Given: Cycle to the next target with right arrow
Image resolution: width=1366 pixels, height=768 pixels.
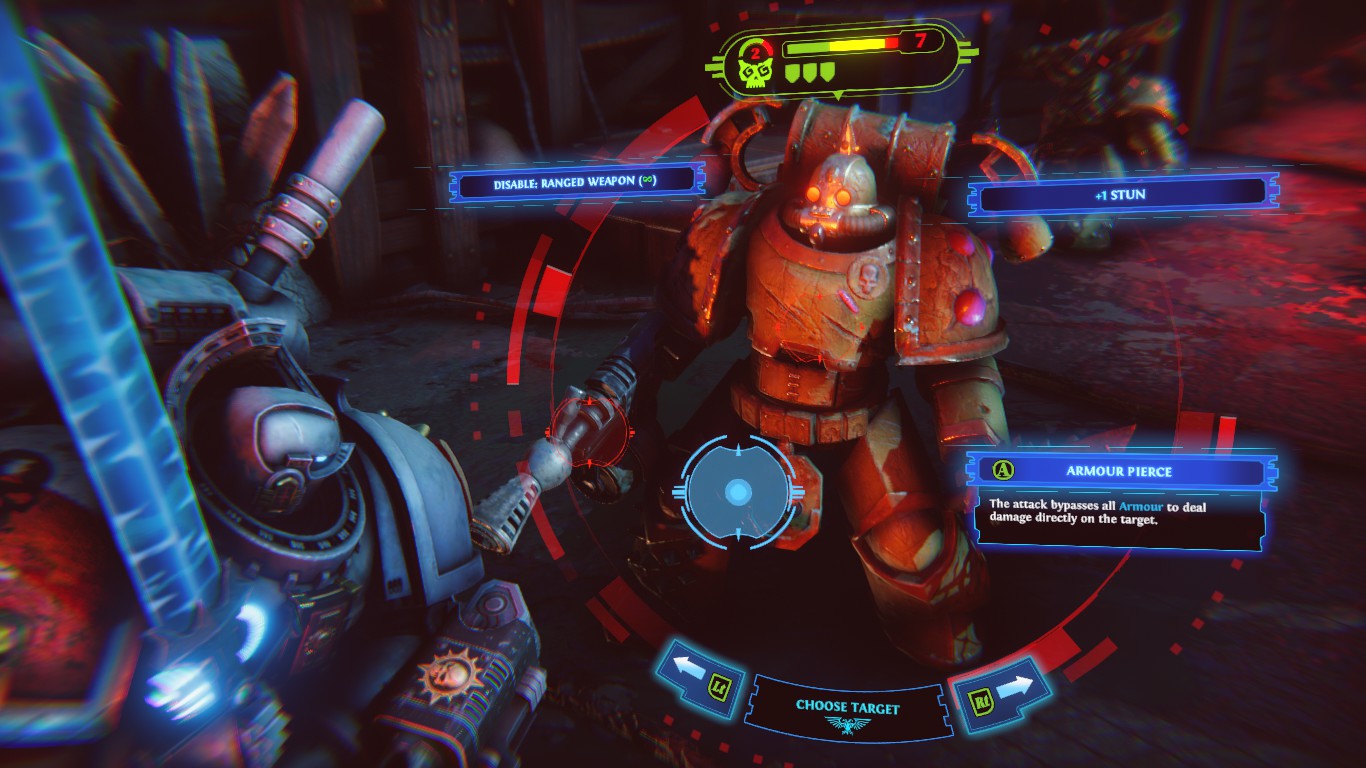Looking at the screenshot, I should click(1000, 688).
